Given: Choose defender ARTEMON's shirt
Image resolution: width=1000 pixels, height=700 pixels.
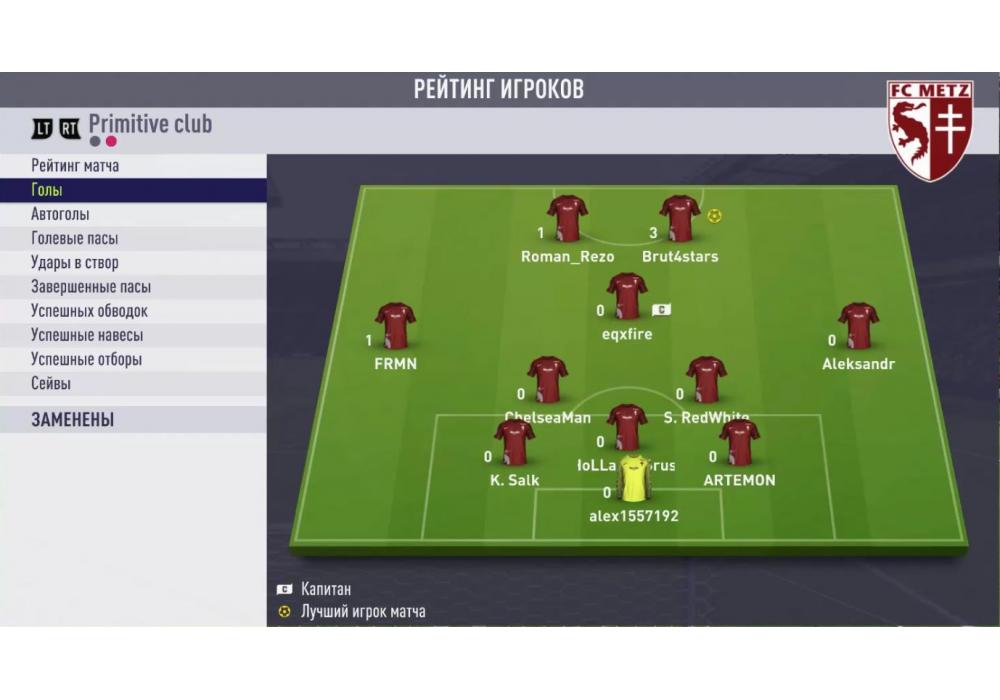Looking at the screenshot, I should click(x=739, y=442).
